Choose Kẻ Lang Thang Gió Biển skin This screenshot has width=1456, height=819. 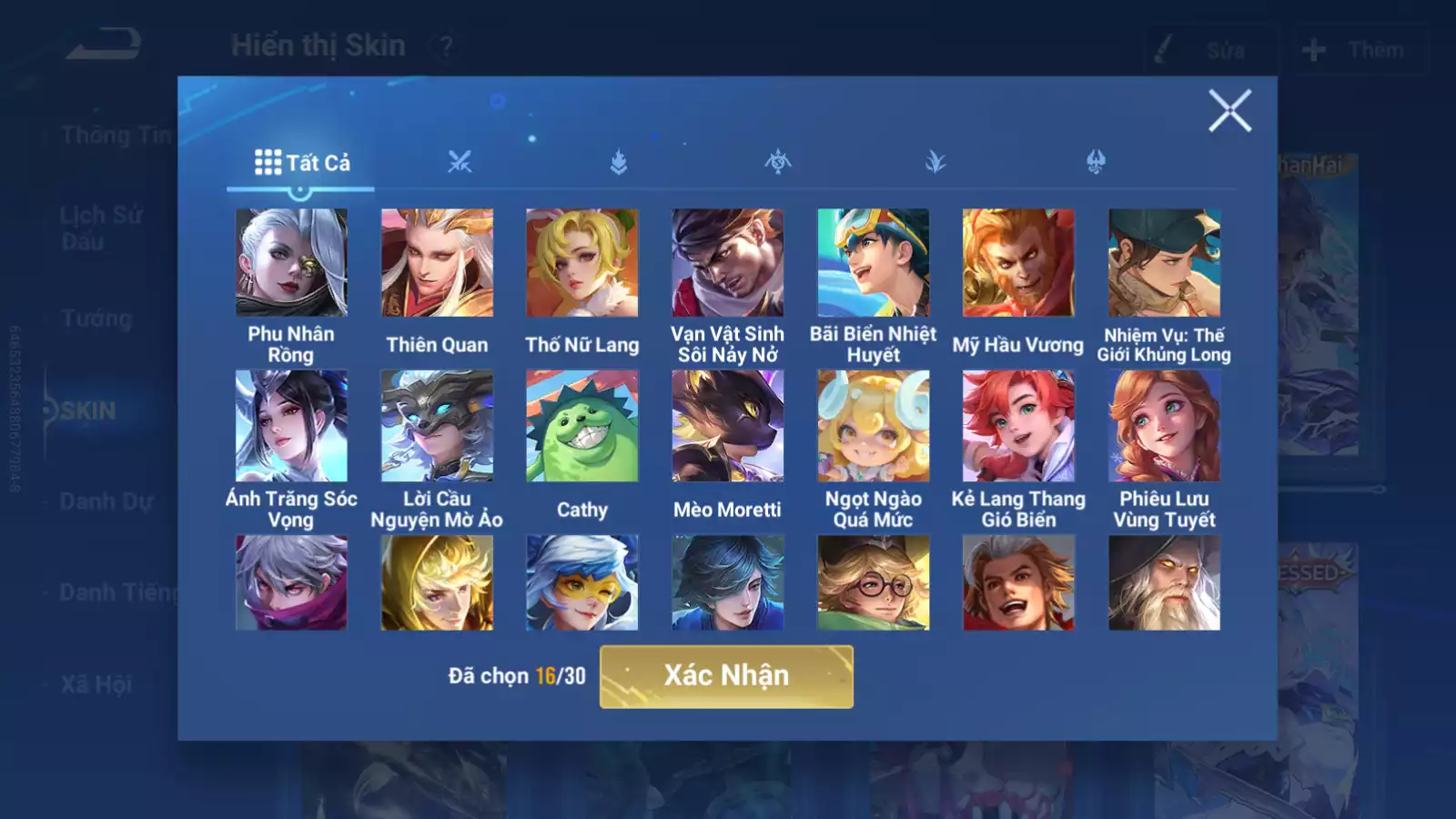coord(1018,425)
